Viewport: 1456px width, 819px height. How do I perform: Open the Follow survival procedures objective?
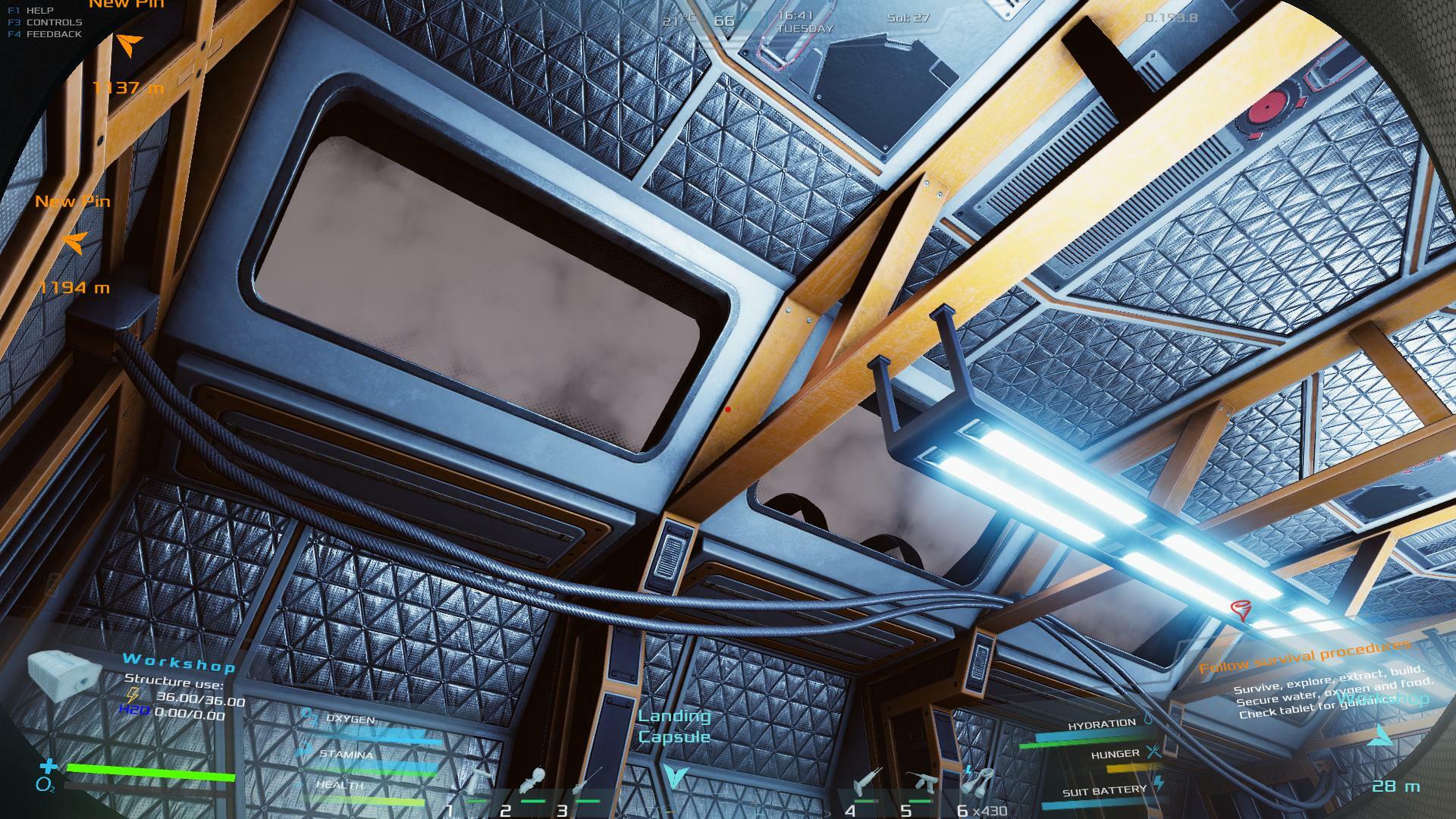pos(1304,656)
